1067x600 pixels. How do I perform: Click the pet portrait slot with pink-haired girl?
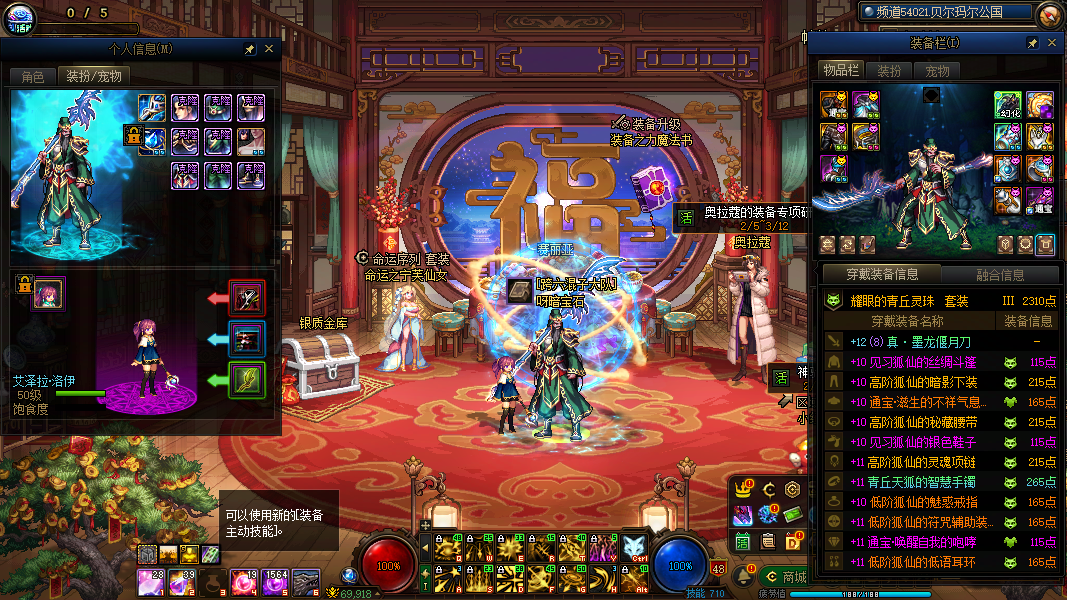pos(48,293)
